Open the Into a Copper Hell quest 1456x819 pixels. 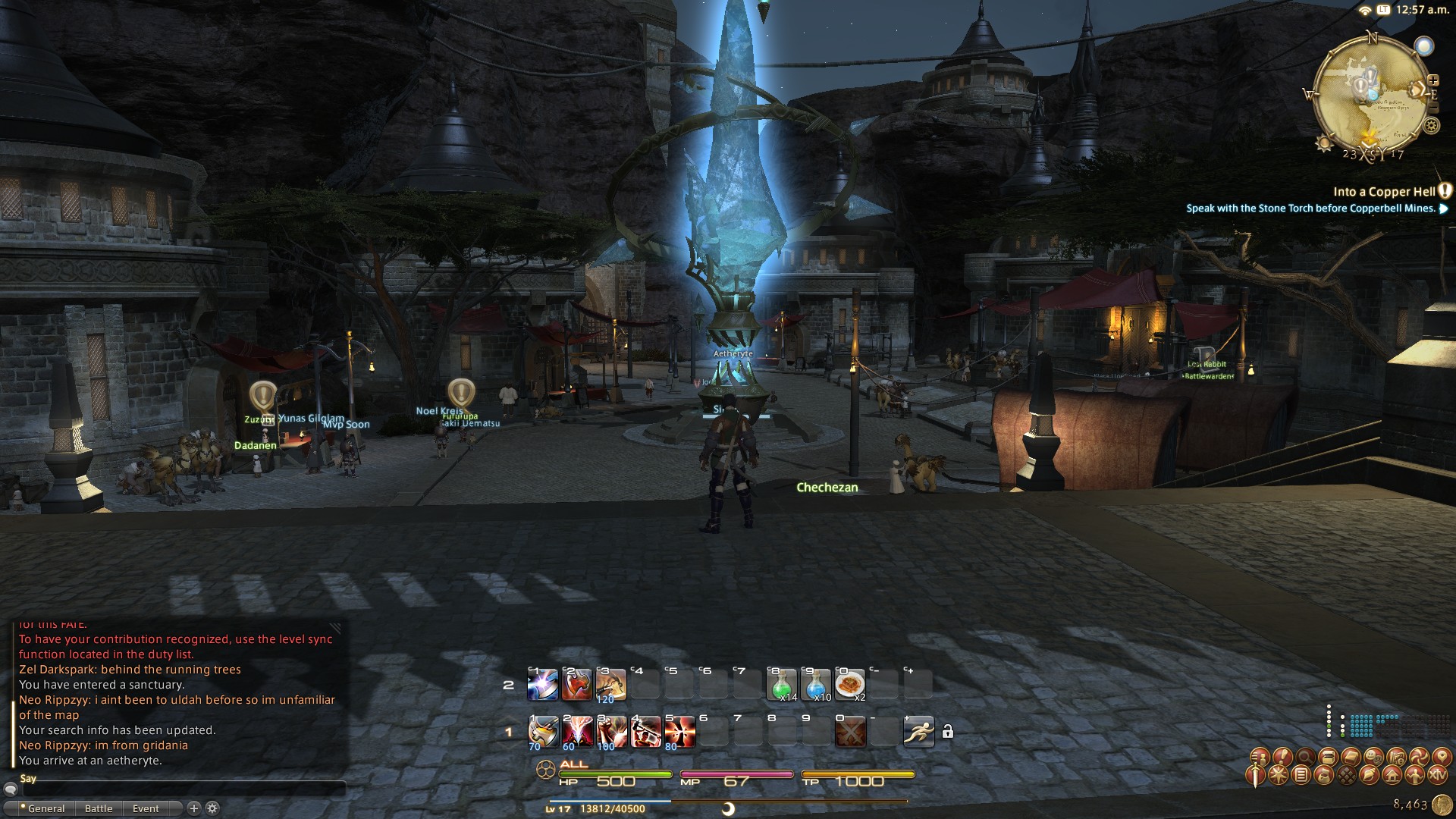pyautogui.click(x=1383, y=192)
